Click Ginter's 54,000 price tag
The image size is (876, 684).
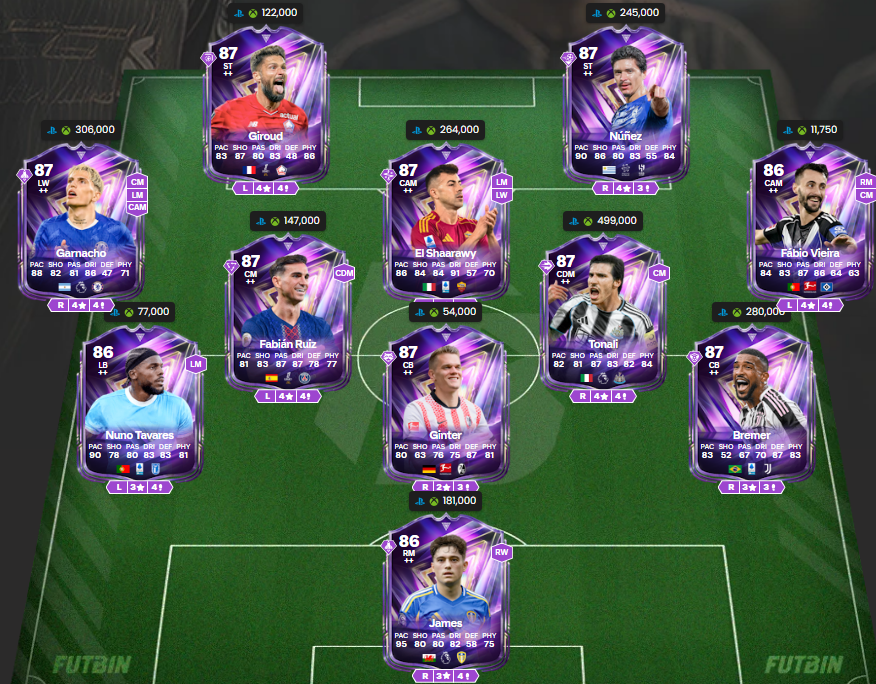(445, 312)
